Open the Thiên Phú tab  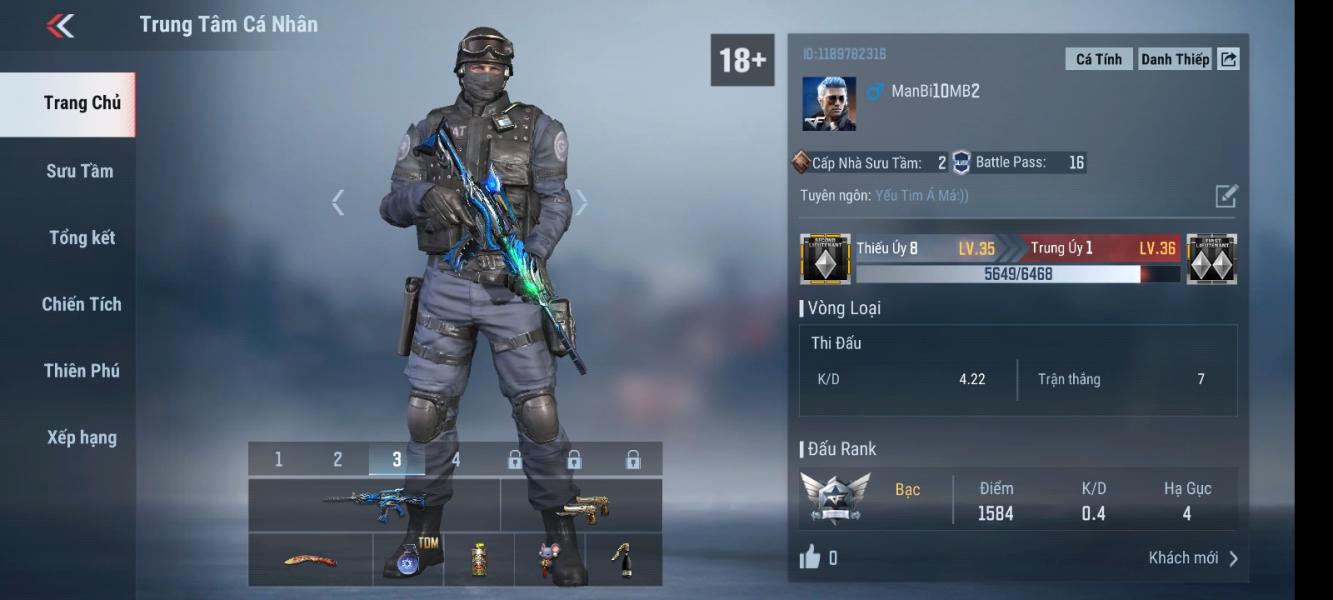click(x=81, y=371)
